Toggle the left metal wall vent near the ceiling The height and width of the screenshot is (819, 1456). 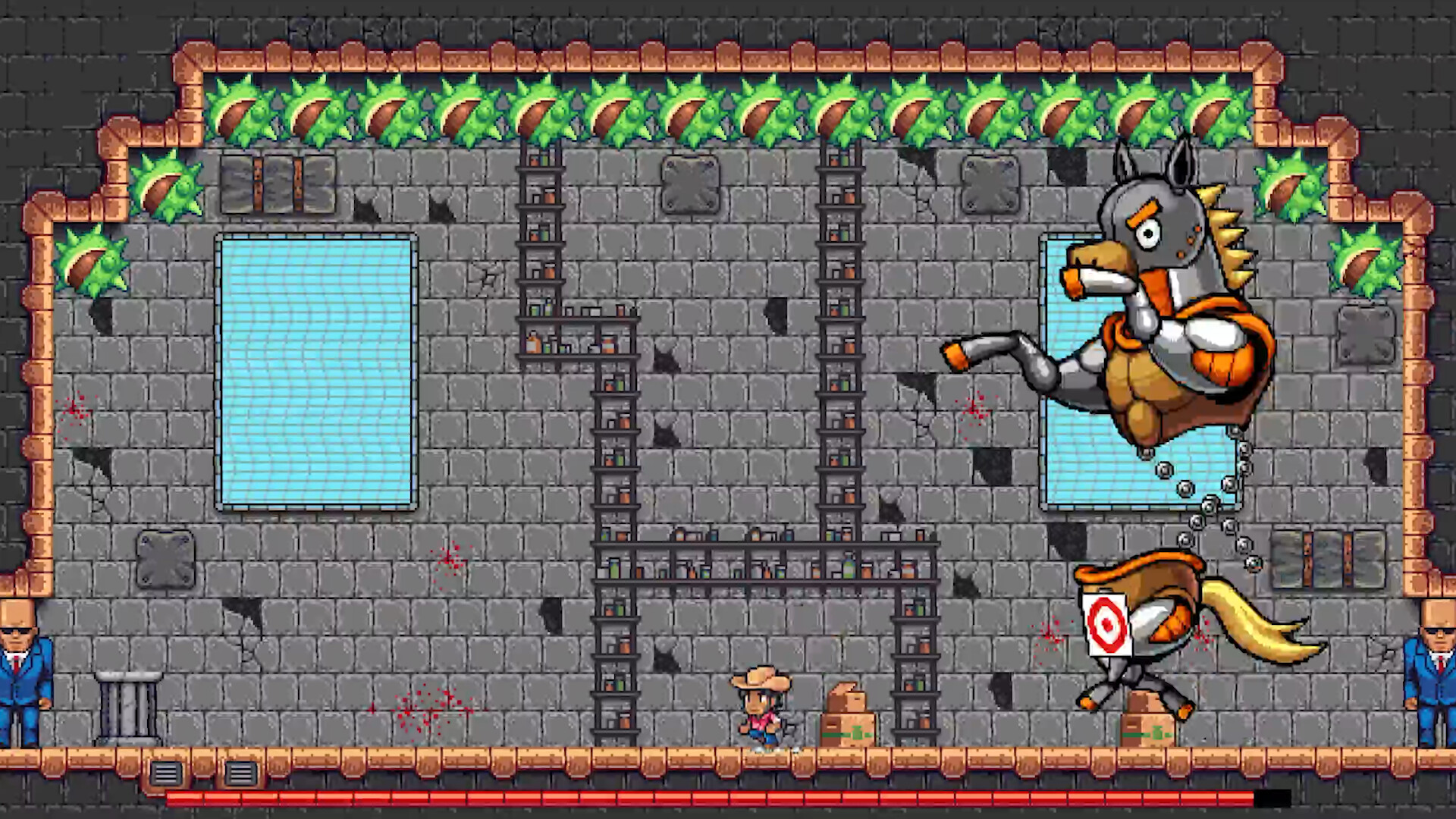pyautogui.click(x=277, y=184)
